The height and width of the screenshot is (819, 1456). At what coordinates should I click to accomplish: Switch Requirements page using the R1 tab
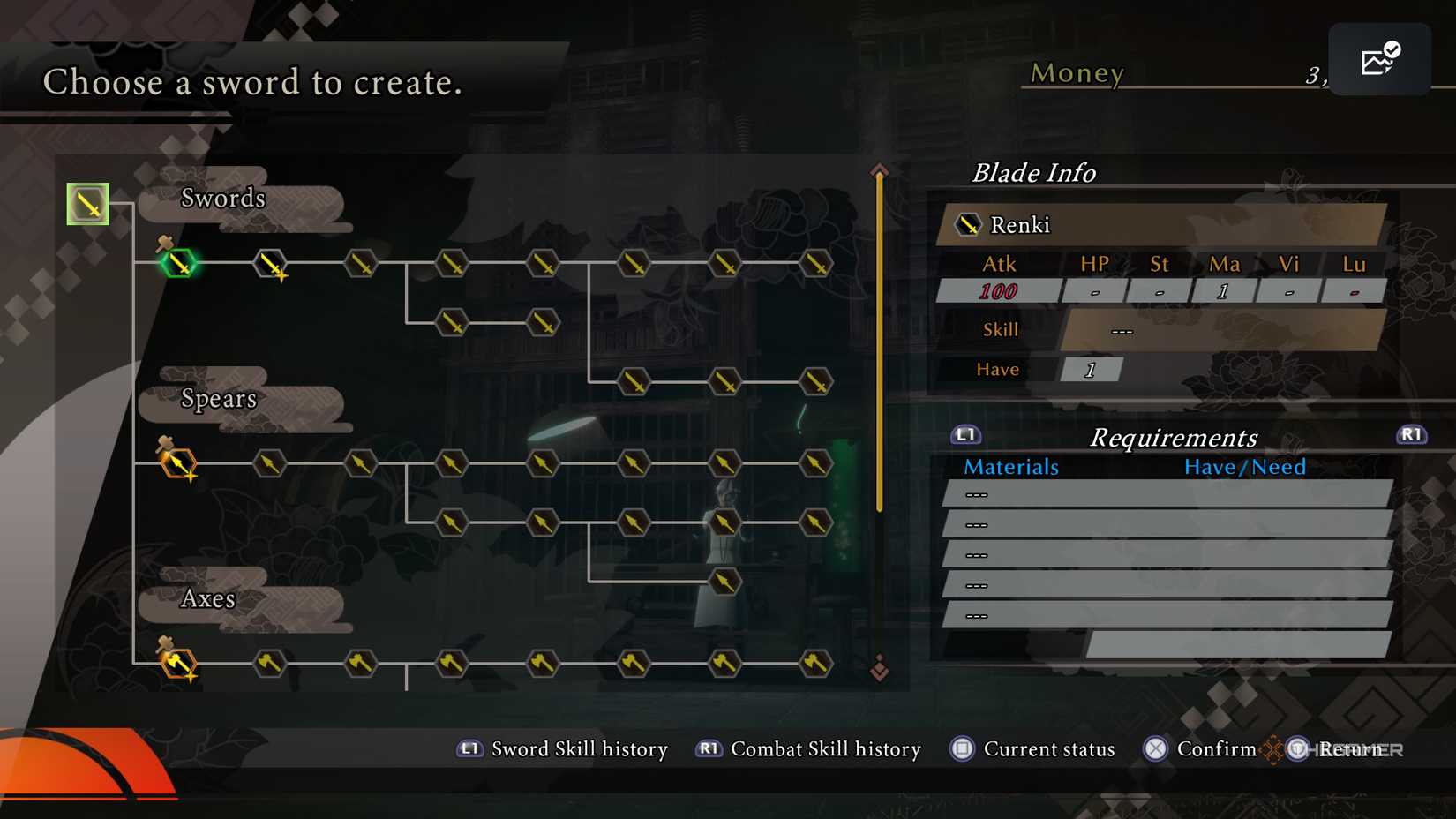tap(1411, 434)
